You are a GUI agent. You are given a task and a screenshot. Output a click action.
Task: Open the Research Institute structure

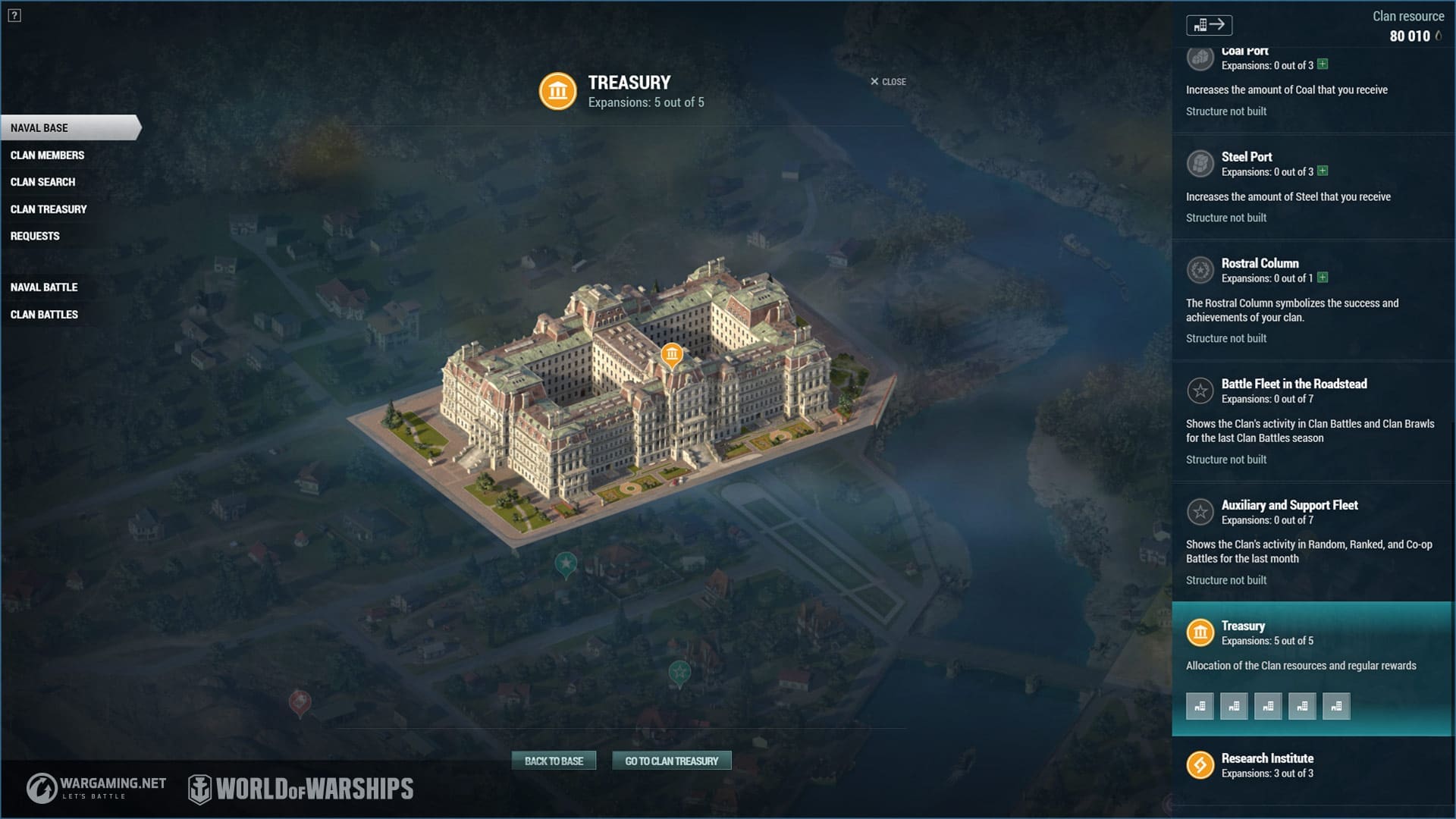click(1267, 758)
